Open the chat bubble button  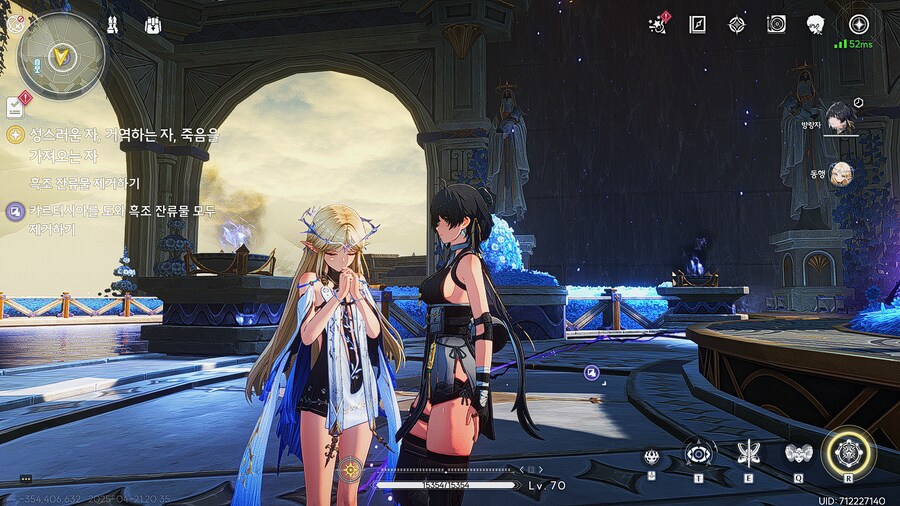pos(26,479)
